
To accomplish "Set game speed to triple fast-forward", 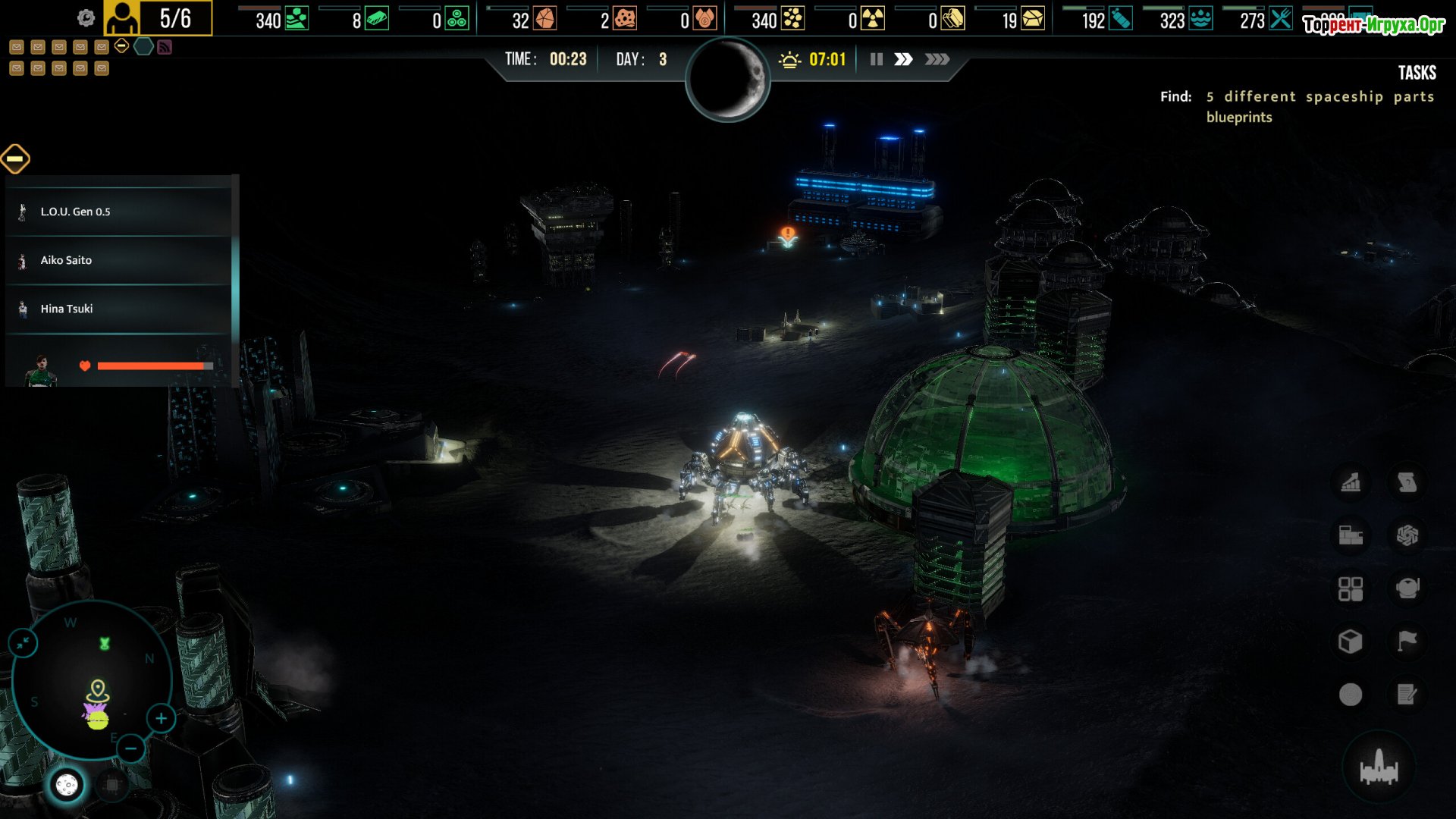I will tap(937, 59).
